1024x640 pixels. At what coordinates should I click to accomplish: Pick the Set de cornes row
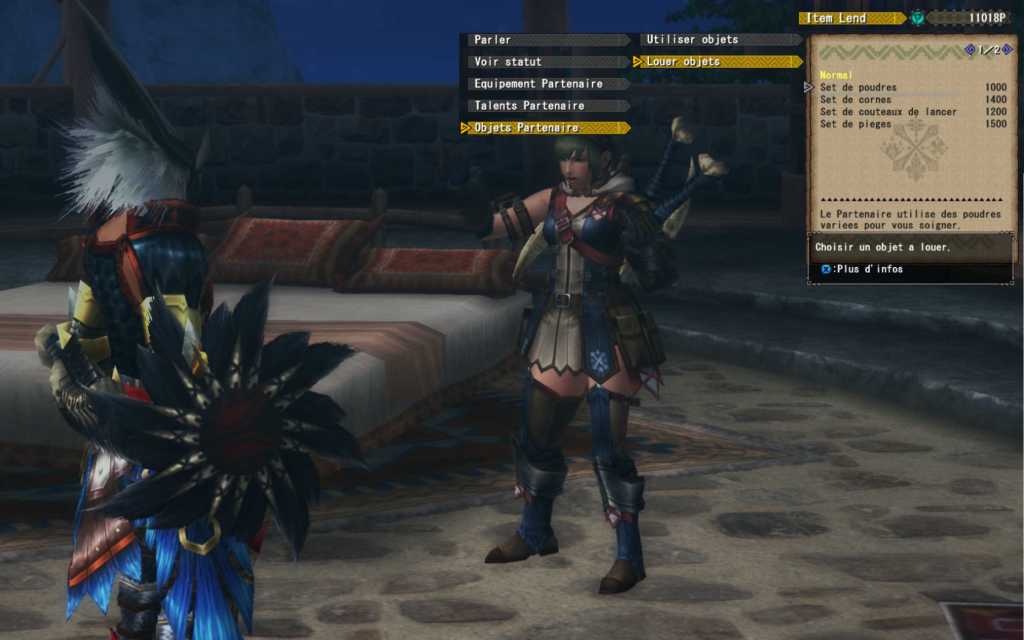(912, 100)
